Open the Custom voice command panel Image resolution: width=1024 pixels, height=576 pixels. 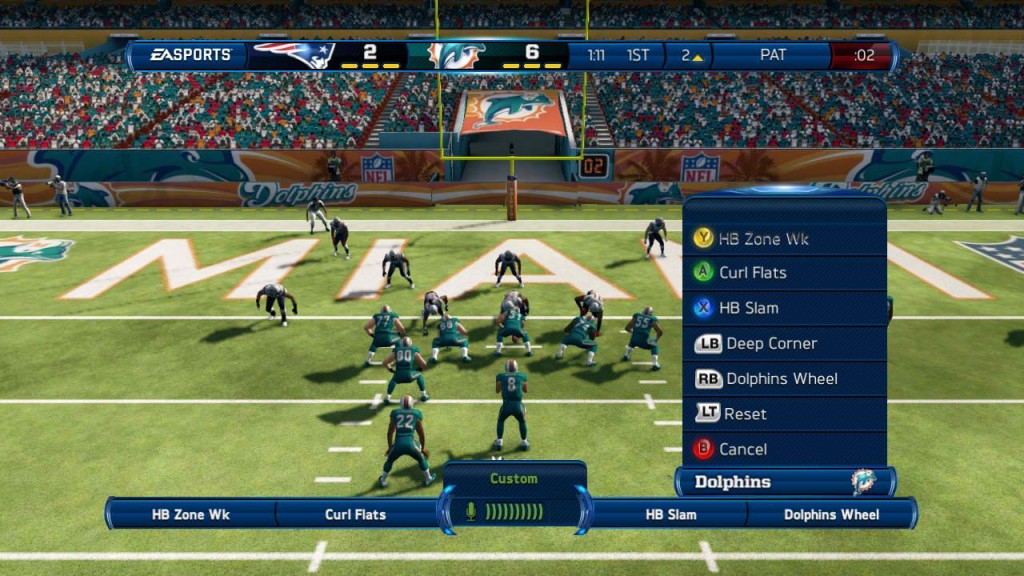coord(514,479)
